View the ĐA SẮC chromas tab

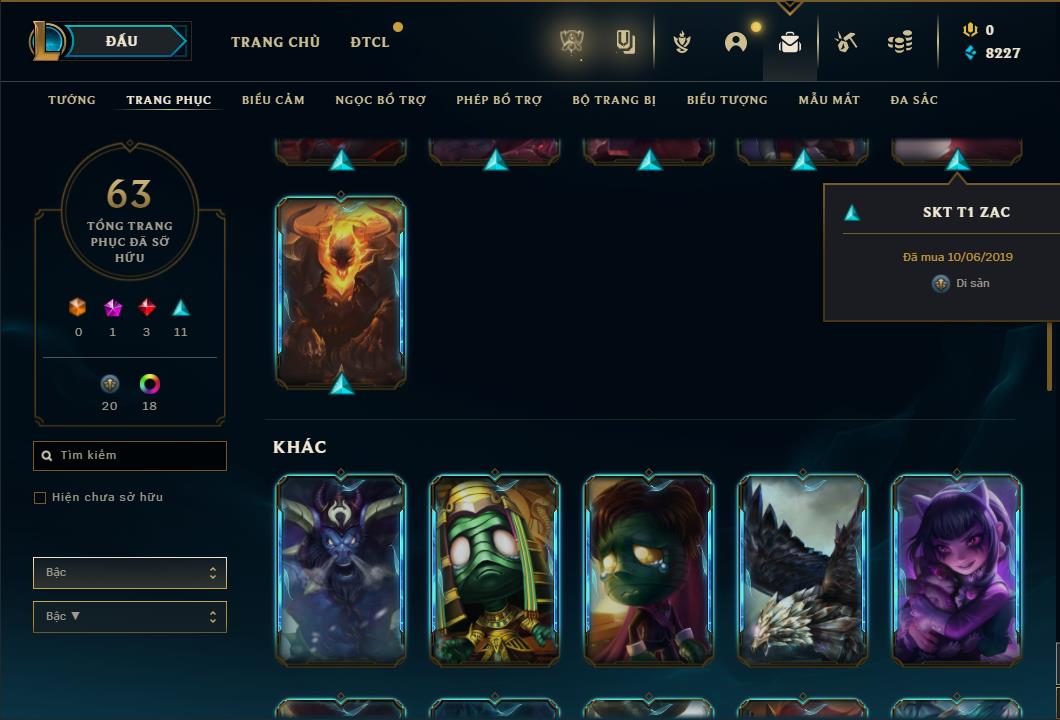click(x=914, y=100)
